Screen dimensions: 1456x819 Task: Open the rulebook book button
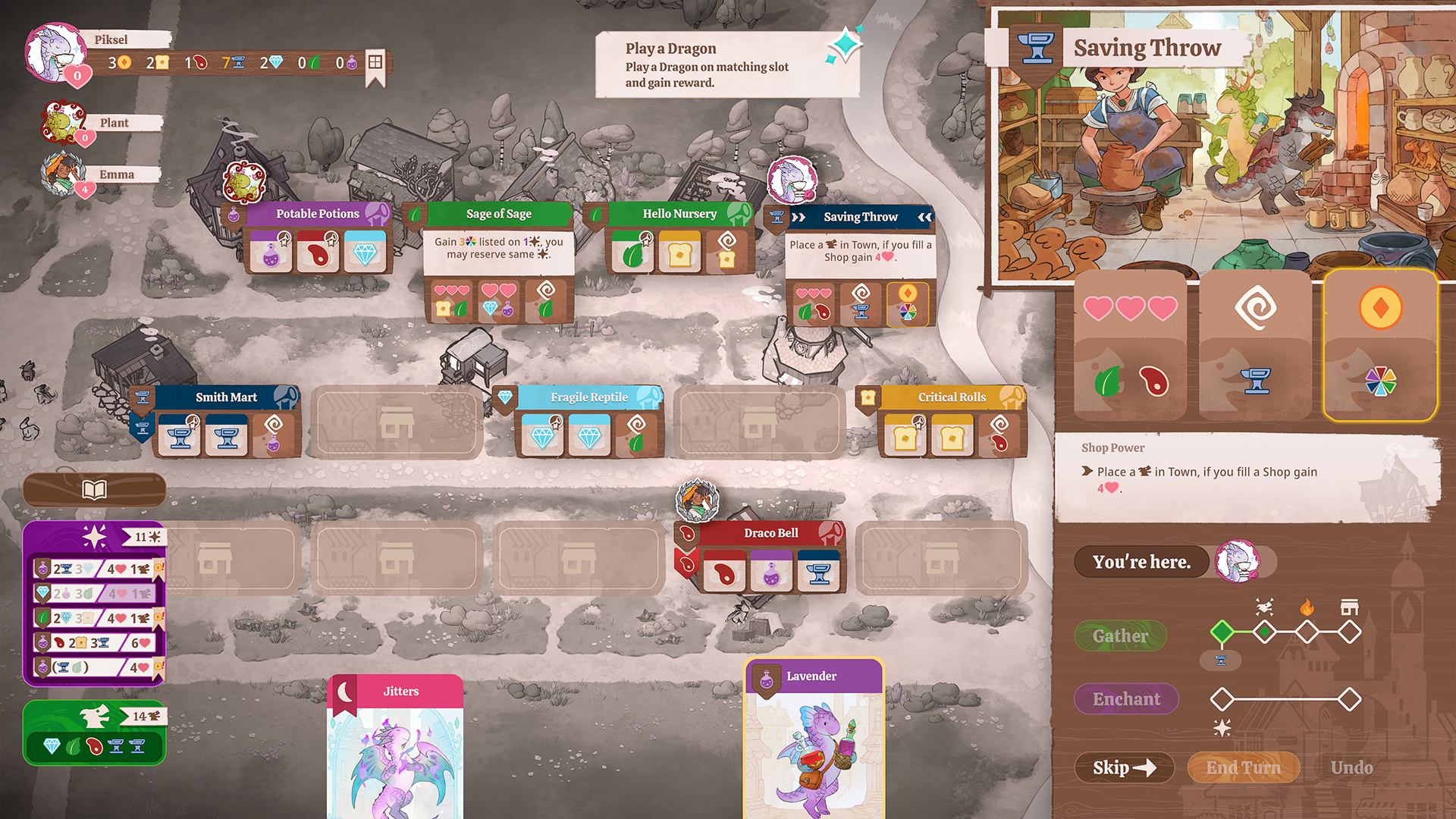tap(94, 490)
